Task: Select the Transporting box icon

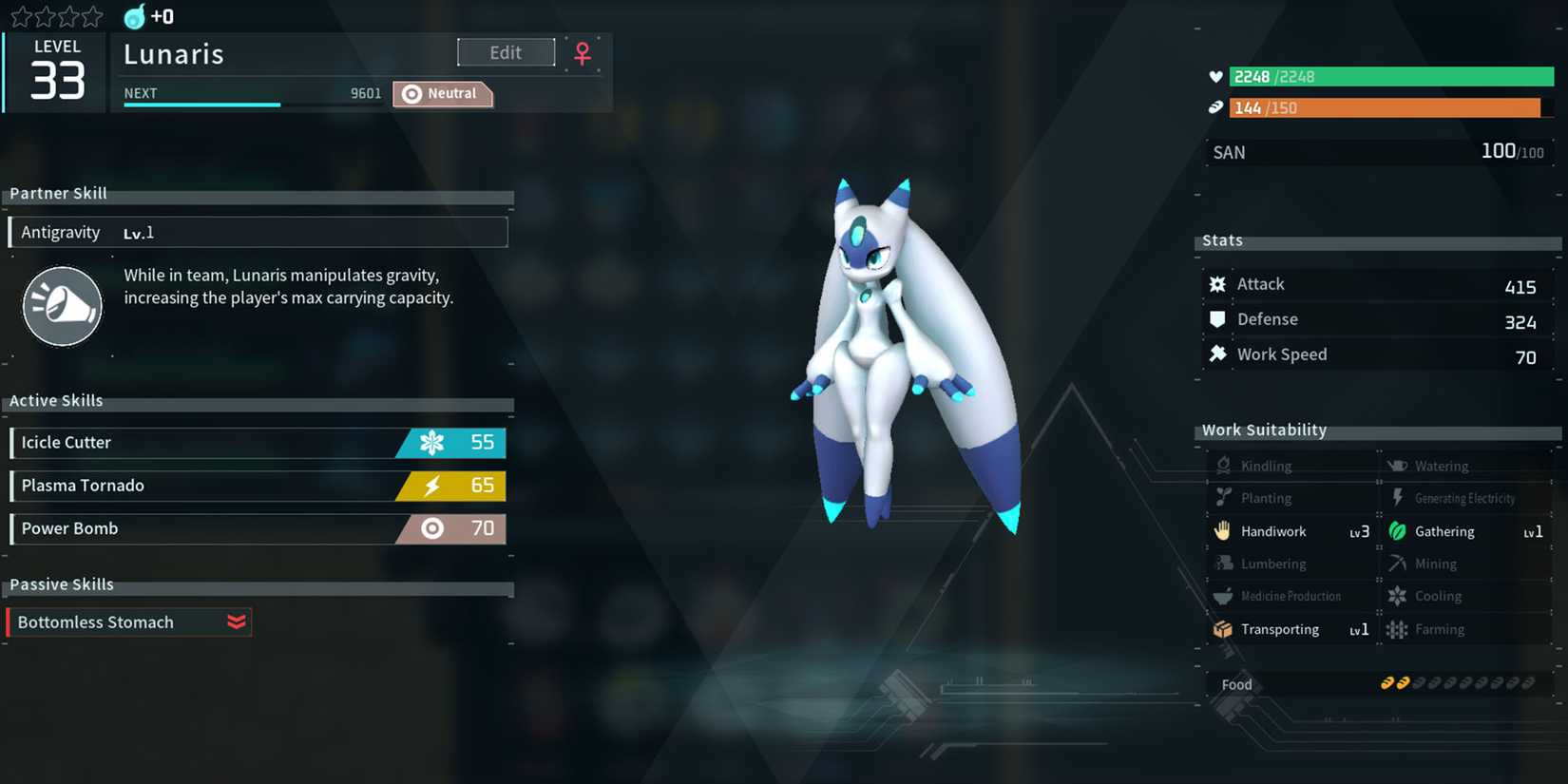Action: point(1223,629)
